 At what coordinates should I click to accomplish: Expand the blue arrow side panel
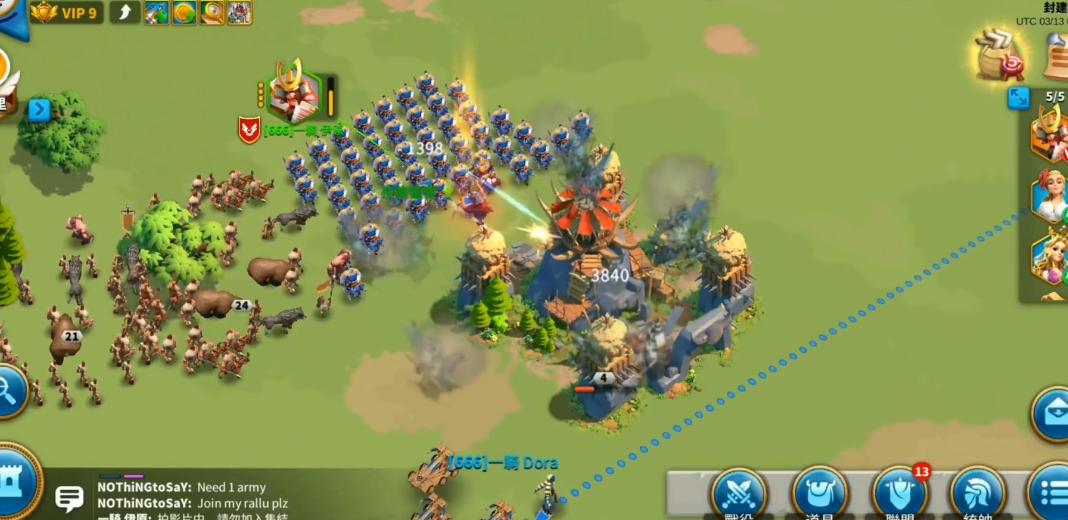tap(39, 110)
